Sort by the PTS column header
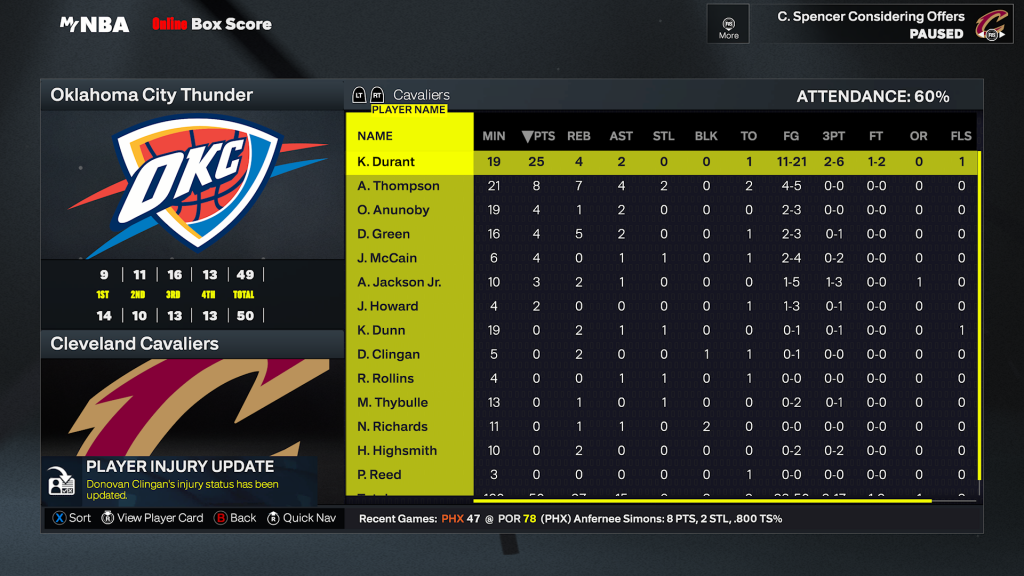Image resolution: width=1024 pixels, height=576 pixels. pyautogui.click(x=539, y=136)
